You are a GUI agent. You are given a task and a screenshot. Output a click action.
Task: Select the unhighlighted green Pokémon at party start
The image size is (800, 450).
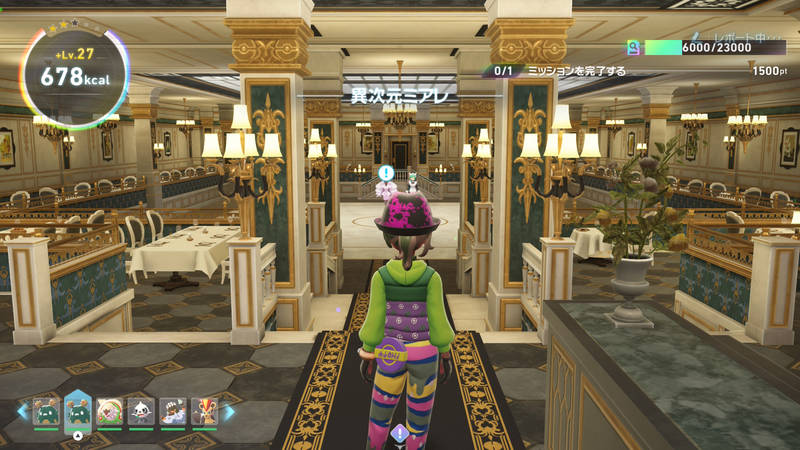tap(45, 412)
